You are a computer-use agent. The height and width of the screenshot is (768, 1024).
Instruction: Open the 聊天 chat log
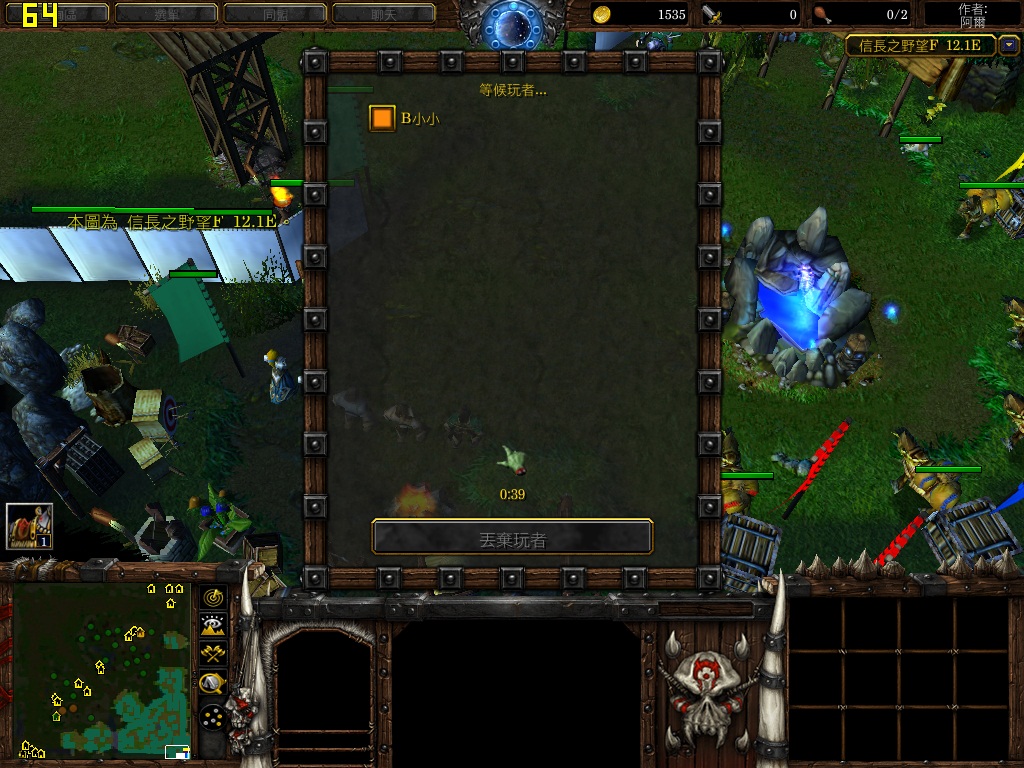[383, 14]
